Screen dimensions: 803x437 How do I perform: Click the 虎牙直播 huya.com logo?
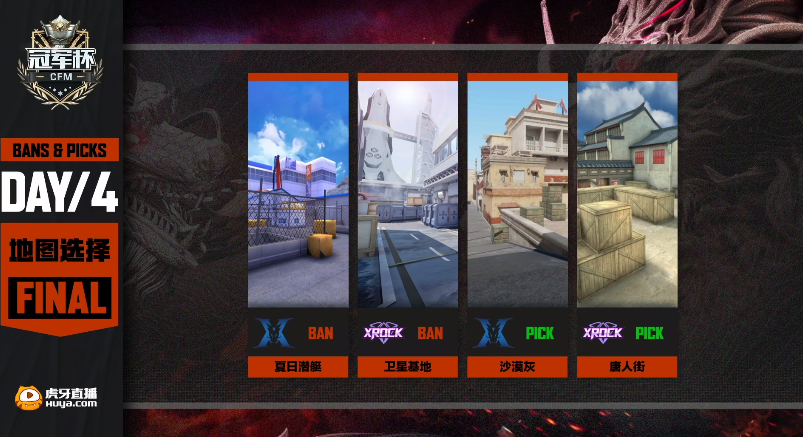[x=57, y=398]
